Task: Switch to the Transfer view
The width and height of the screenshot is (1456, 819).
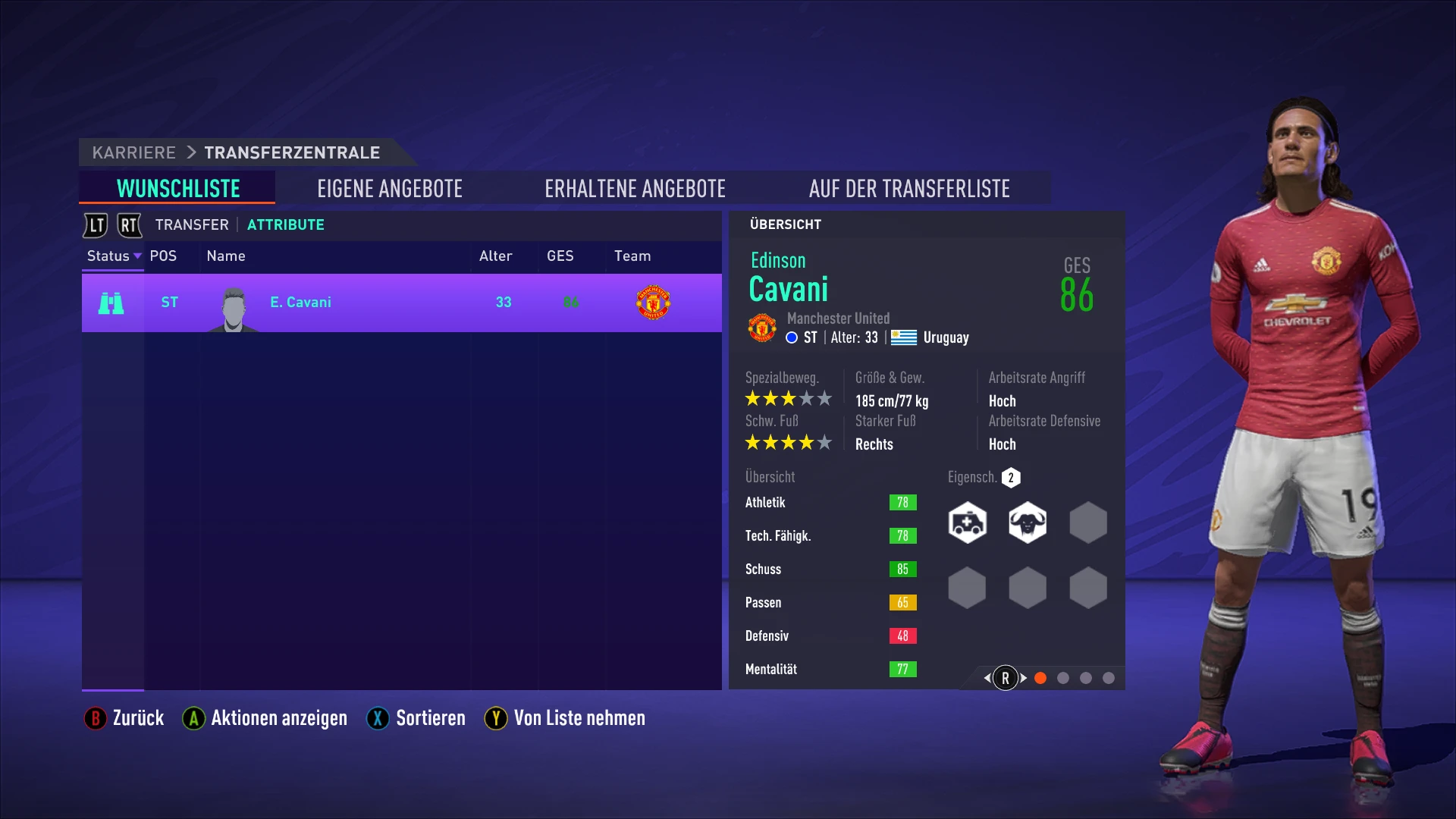Action: [191, 224]
